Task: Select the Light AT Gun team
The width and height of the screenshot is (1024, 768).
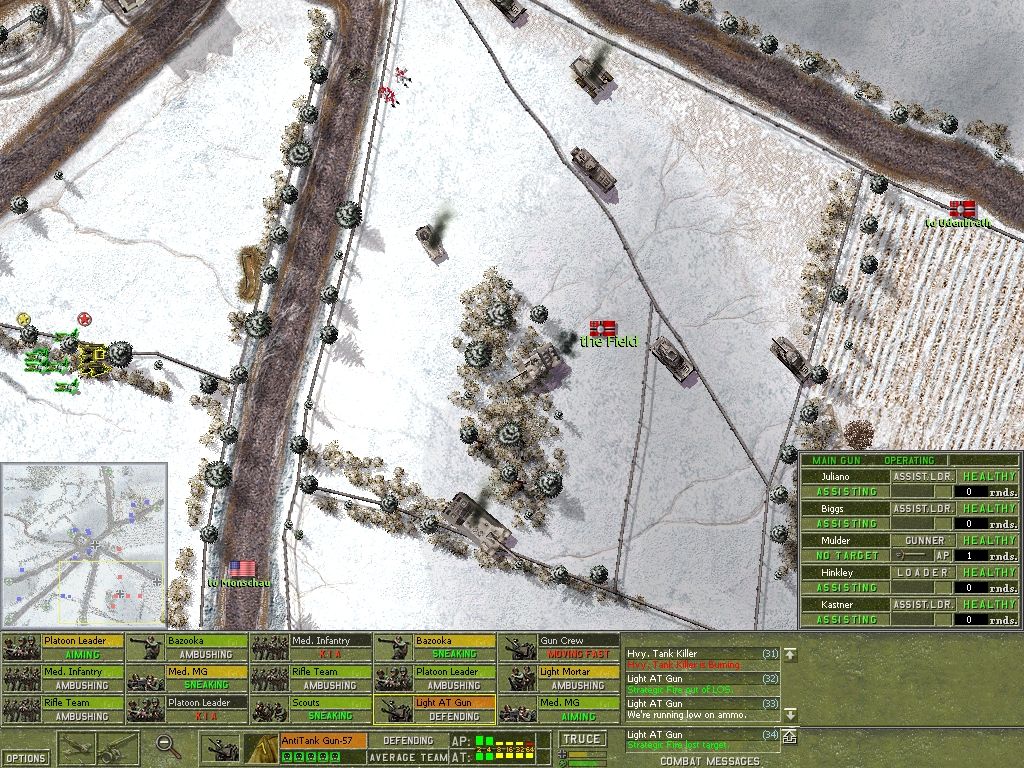Action: coord(434,710)
